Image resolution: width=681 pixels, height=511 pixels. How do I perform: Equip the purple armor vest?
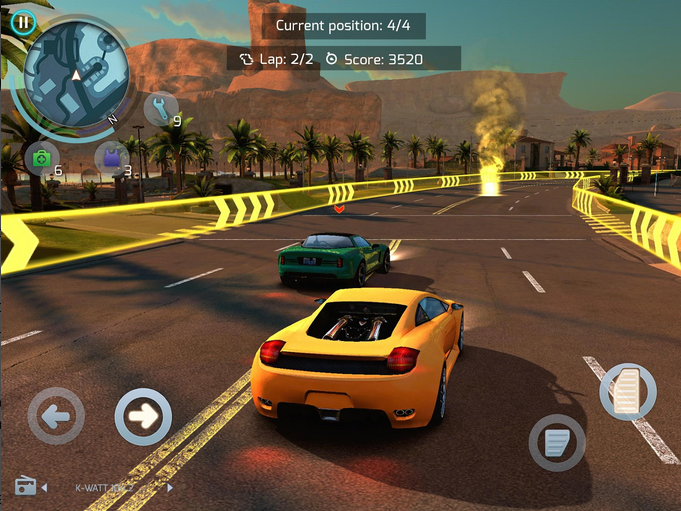pyautogui.click(x=110, y=158)
